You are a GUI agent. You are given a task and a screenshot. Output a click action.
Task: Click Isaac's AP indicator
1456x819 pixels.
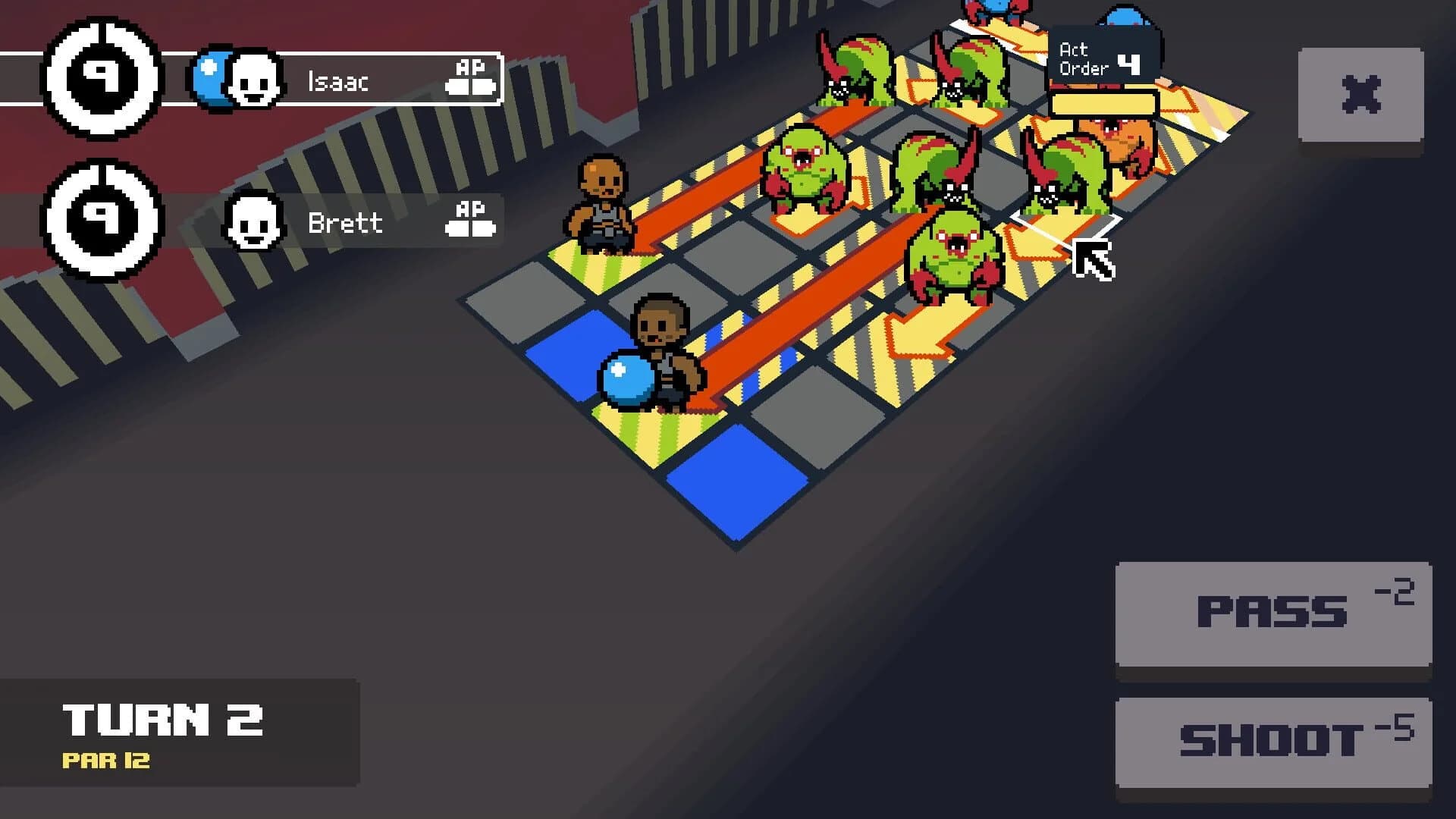[470, 80]
